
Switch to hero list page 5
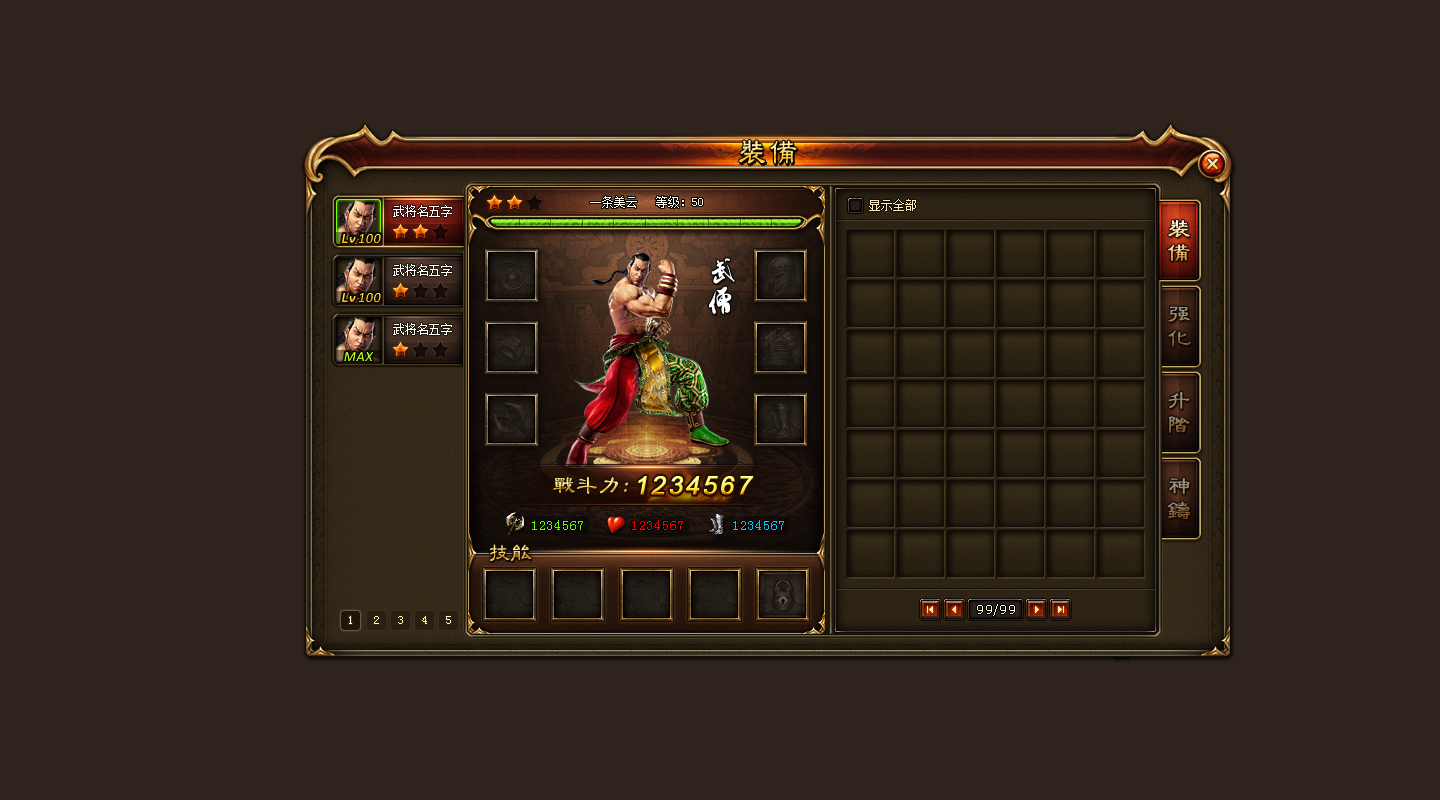click(x=448, y=621)
